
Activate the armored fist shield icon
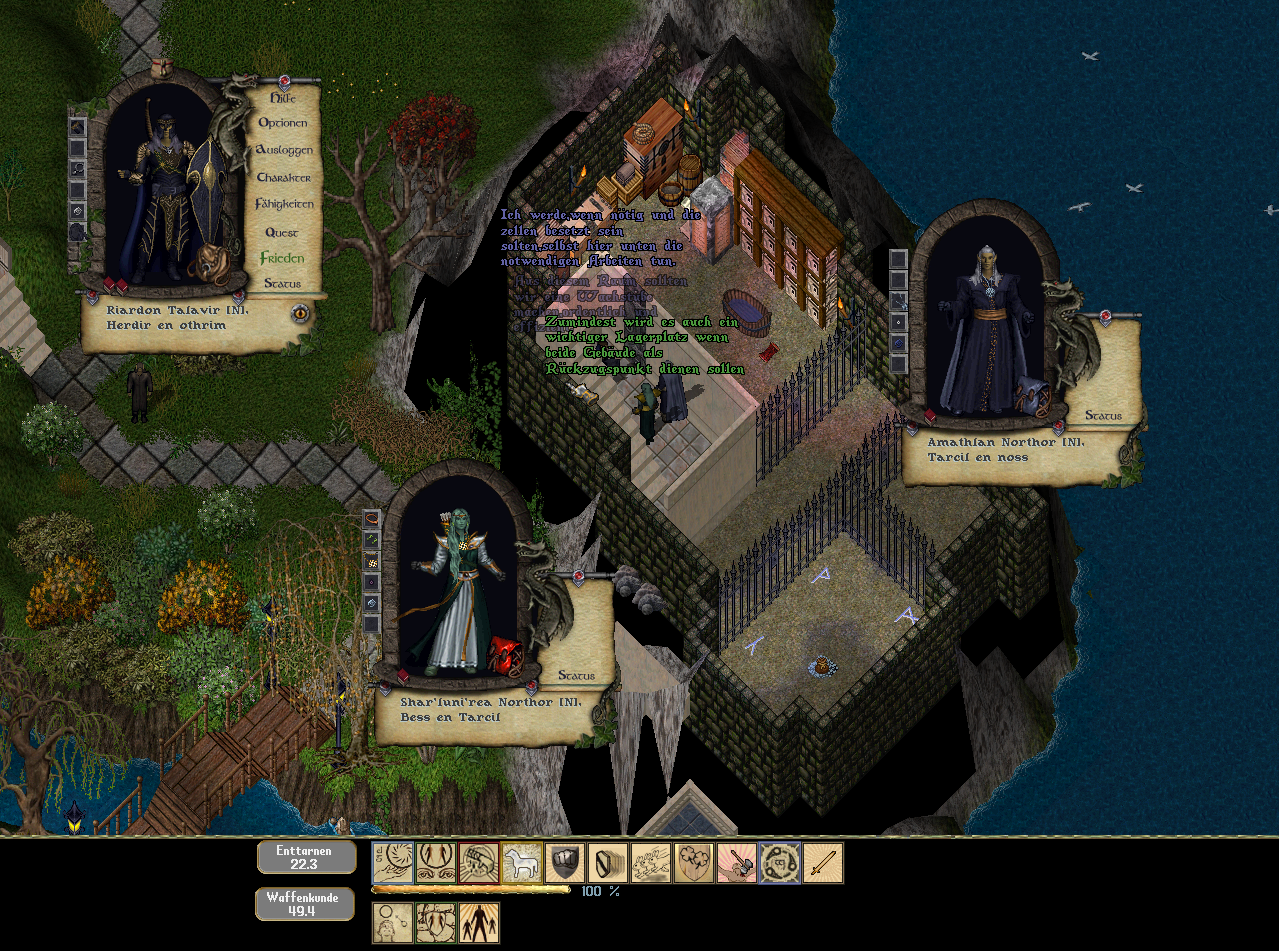pyautogui.click(x=565, y=863)
